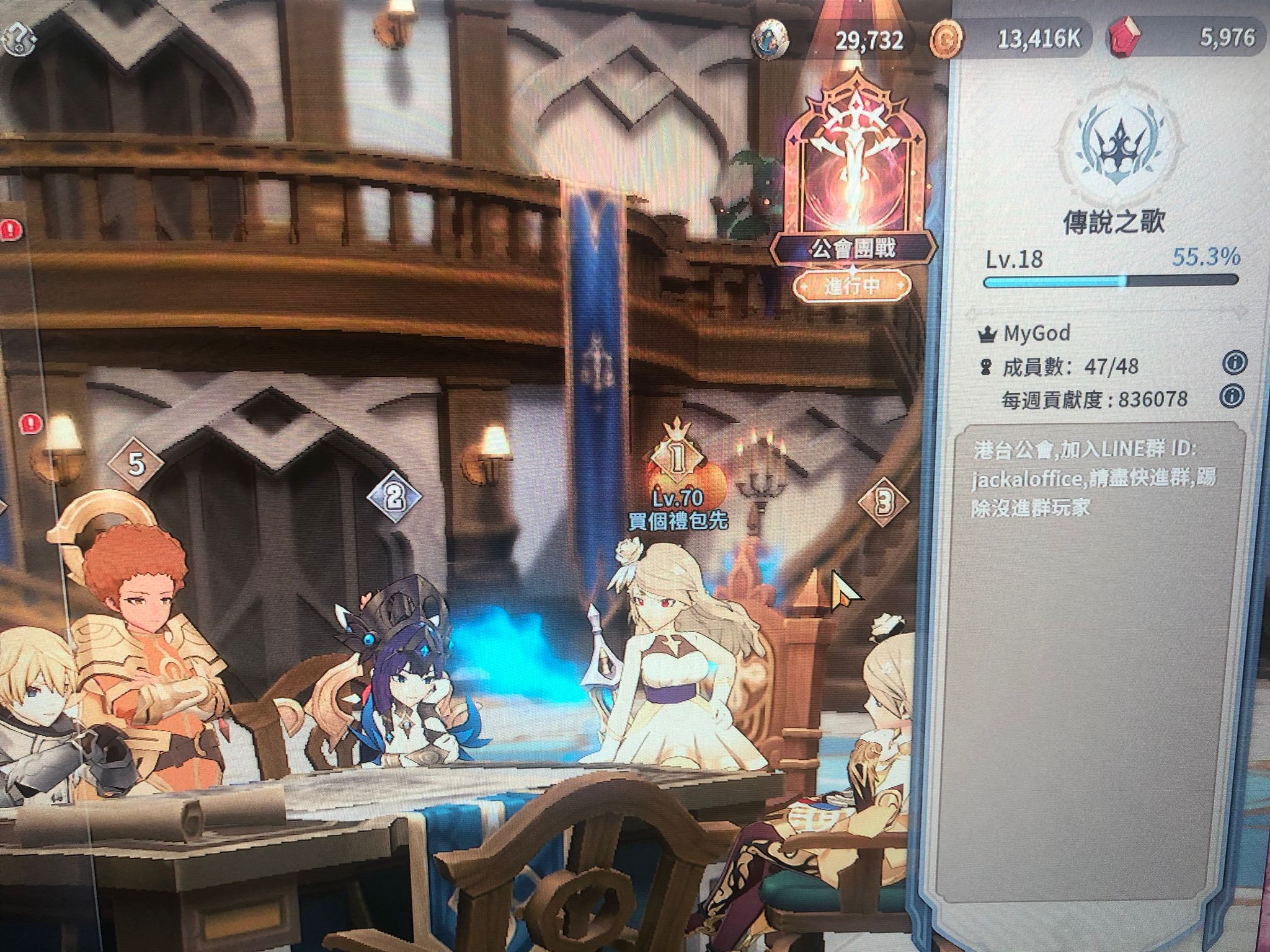Click the gold coin currency icon
The height and width of the screenshot is (952, 1270).
coord(947,39)
